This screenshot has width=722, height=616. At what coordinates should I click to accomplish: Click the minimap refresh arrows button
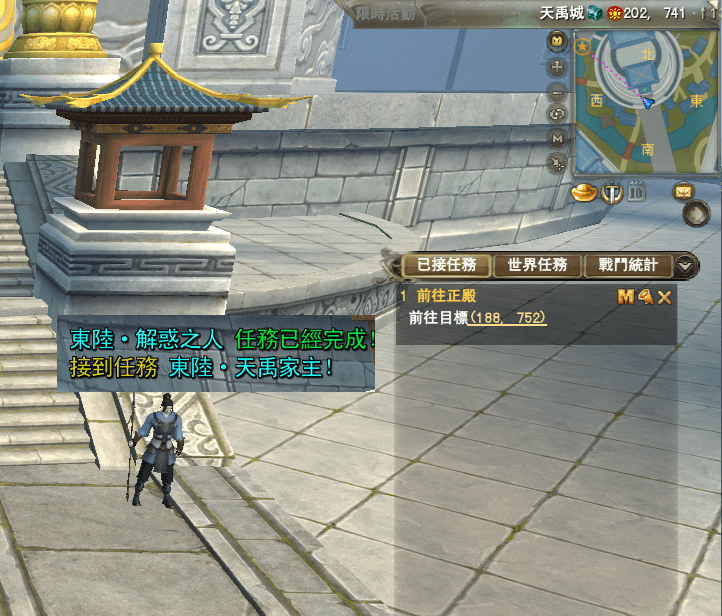click(558, 114)
